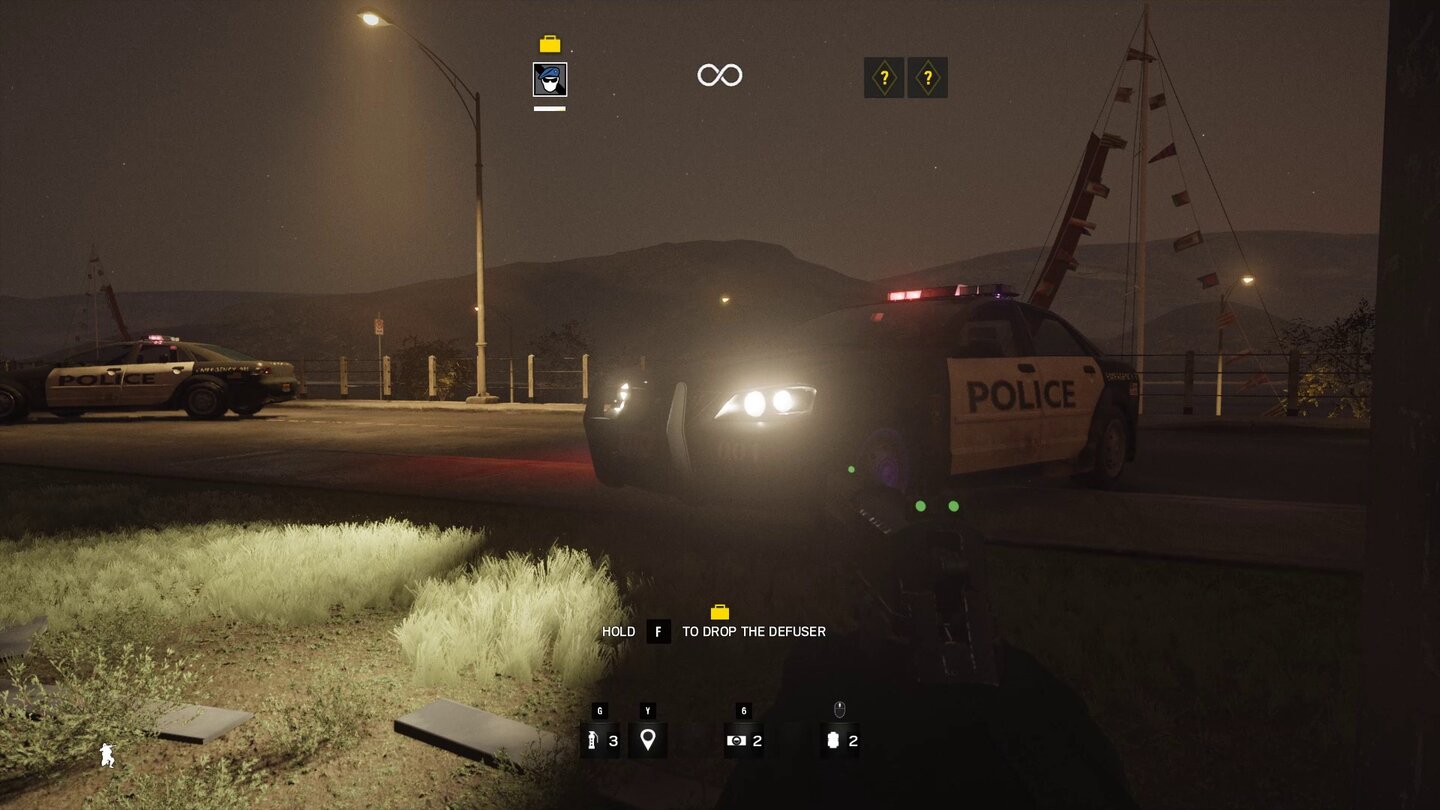Click the mouse-button binding icon above the grenade slot
The image size is (1440, 810).
pyautogui.click(x=839, y=710)
